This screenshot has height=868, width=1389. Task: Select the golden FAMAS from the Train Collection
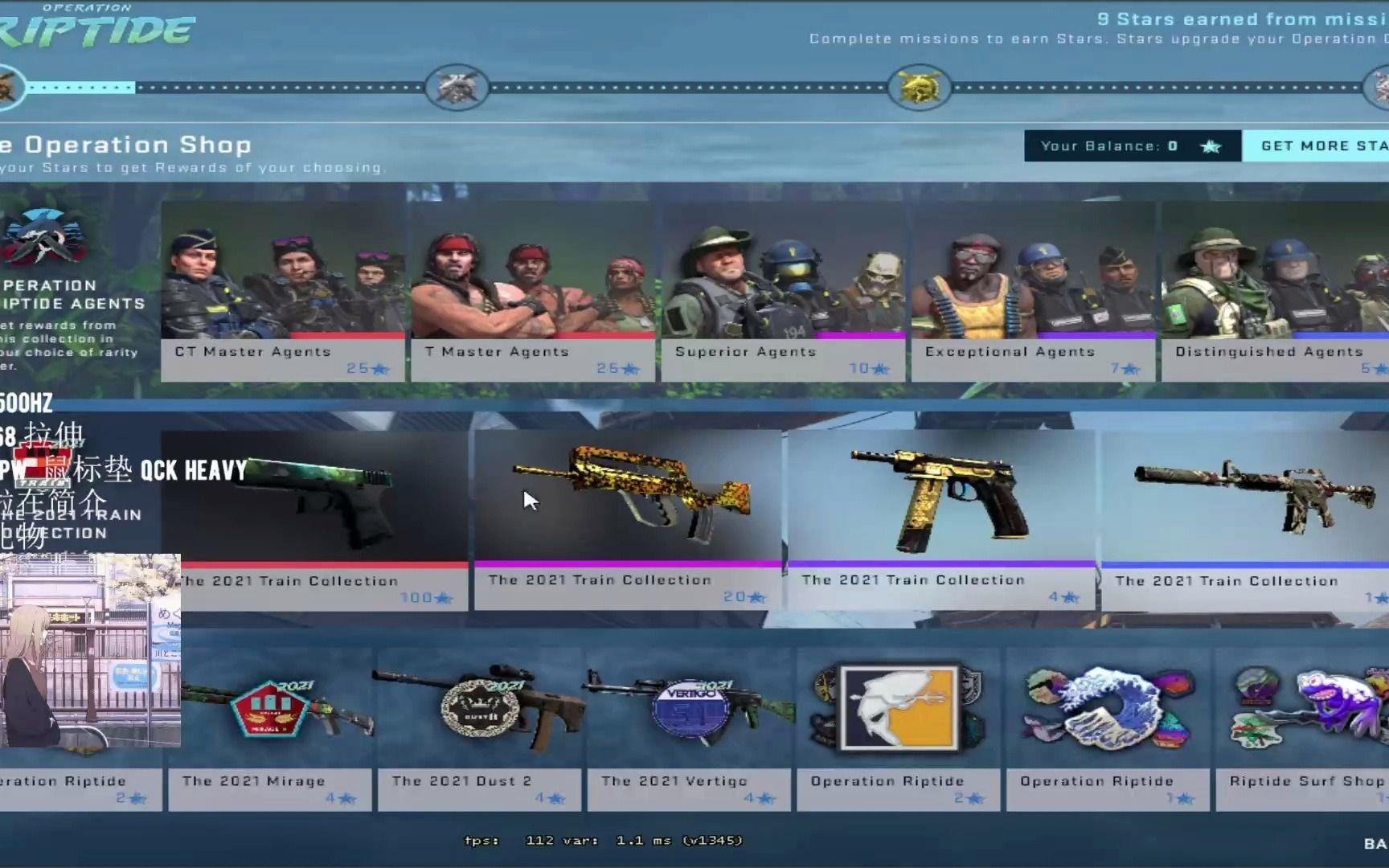pos(627,494)
